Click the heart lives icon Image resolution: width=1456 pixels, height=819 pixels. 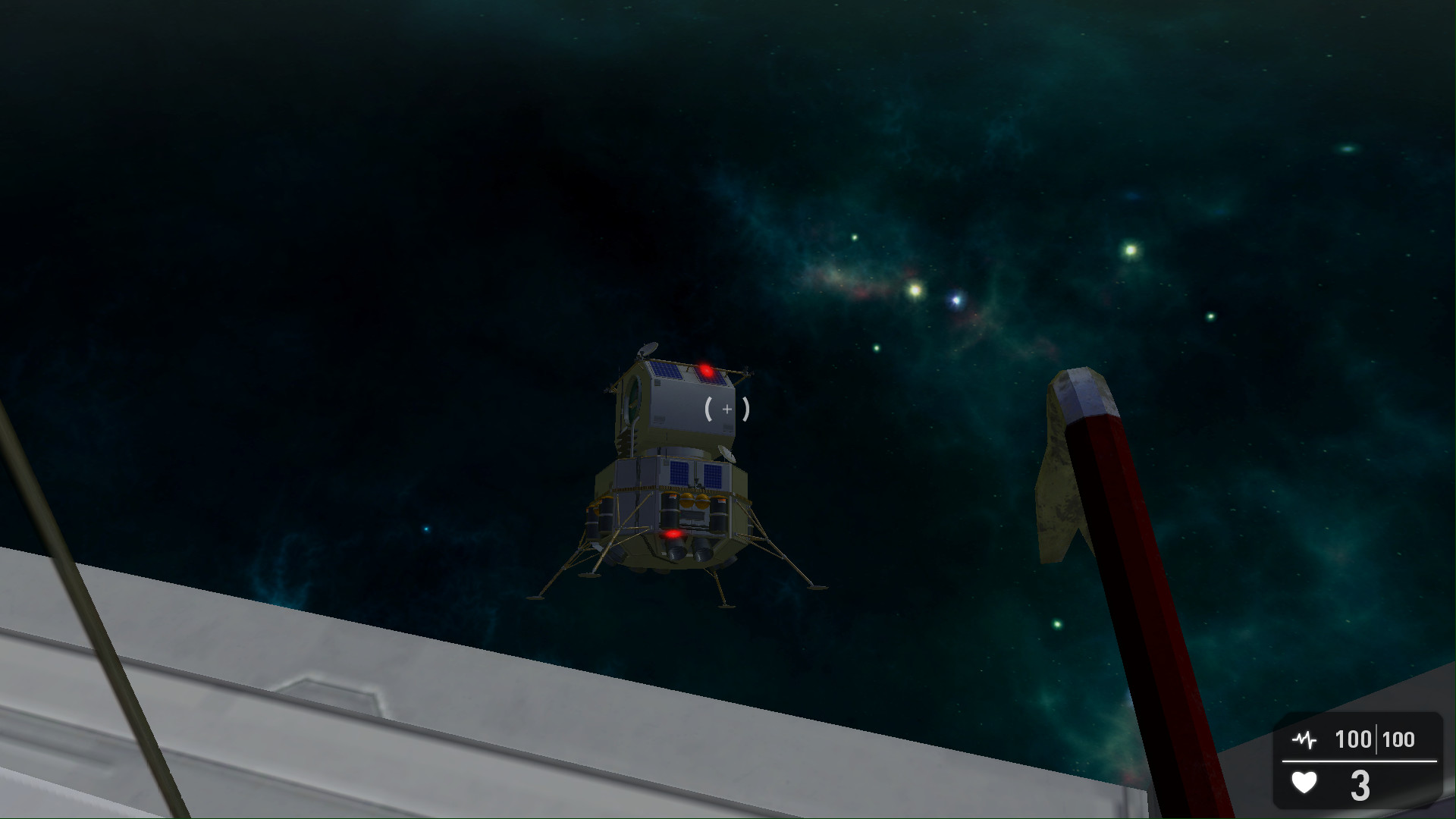[x=1305, y=783]
